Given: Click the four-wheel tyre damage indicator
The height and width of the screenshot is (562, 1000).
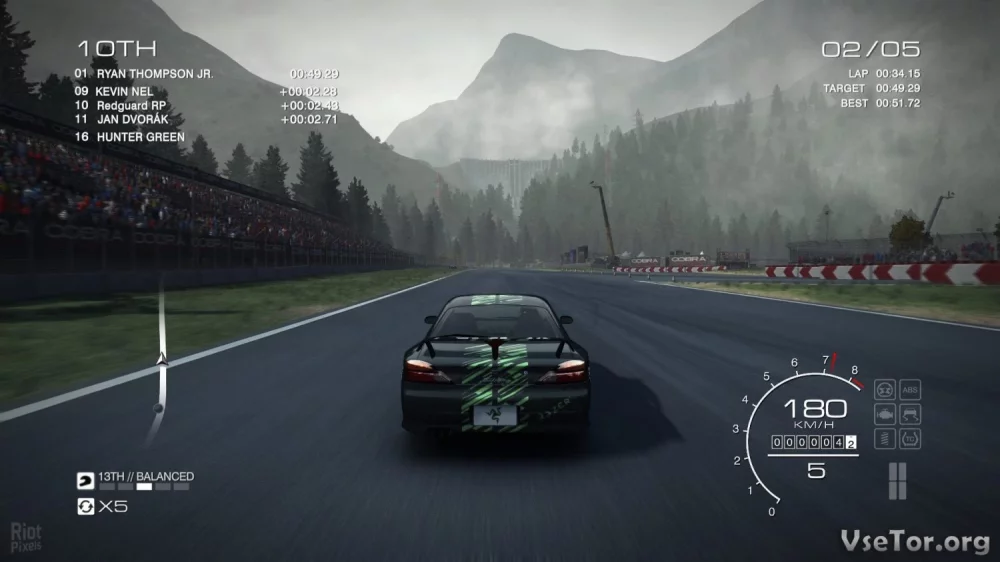Looking at the screenshot, I should point(897,480).
